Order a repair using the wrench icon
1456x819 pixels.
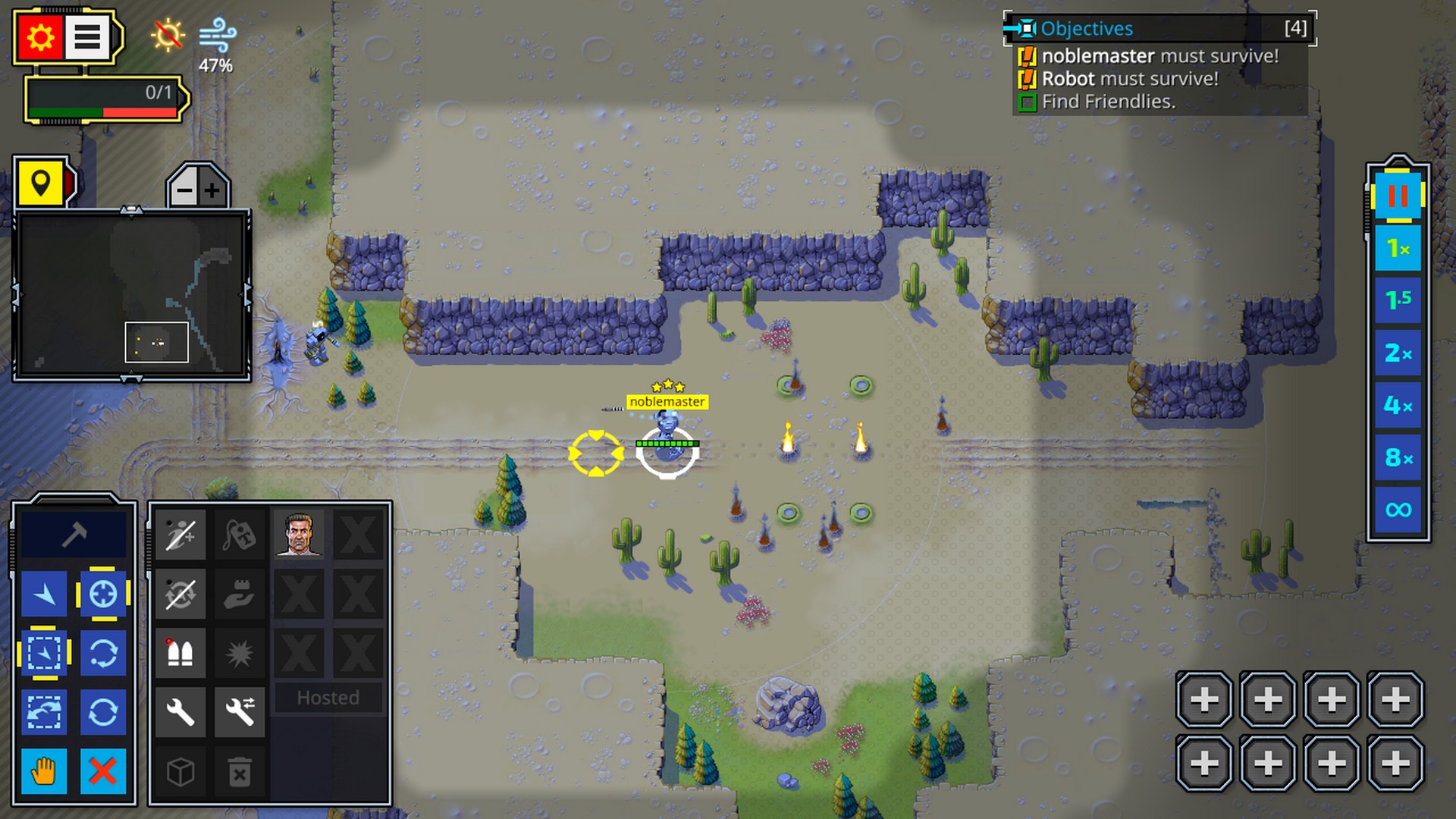tap(180, 712)
